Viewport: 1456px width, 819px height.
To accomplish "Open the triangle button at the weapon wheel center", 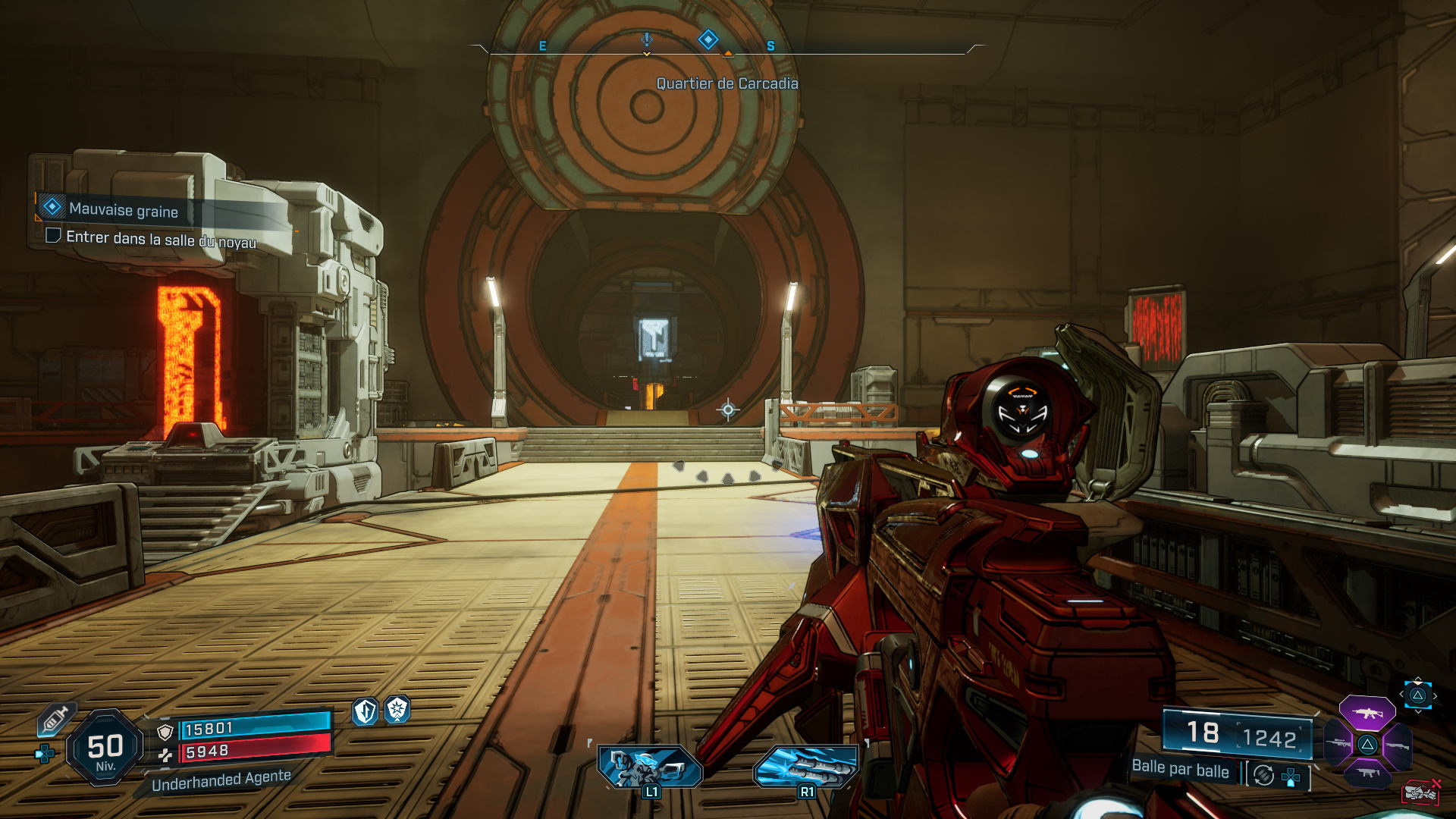I will [x=1367, y=745].
